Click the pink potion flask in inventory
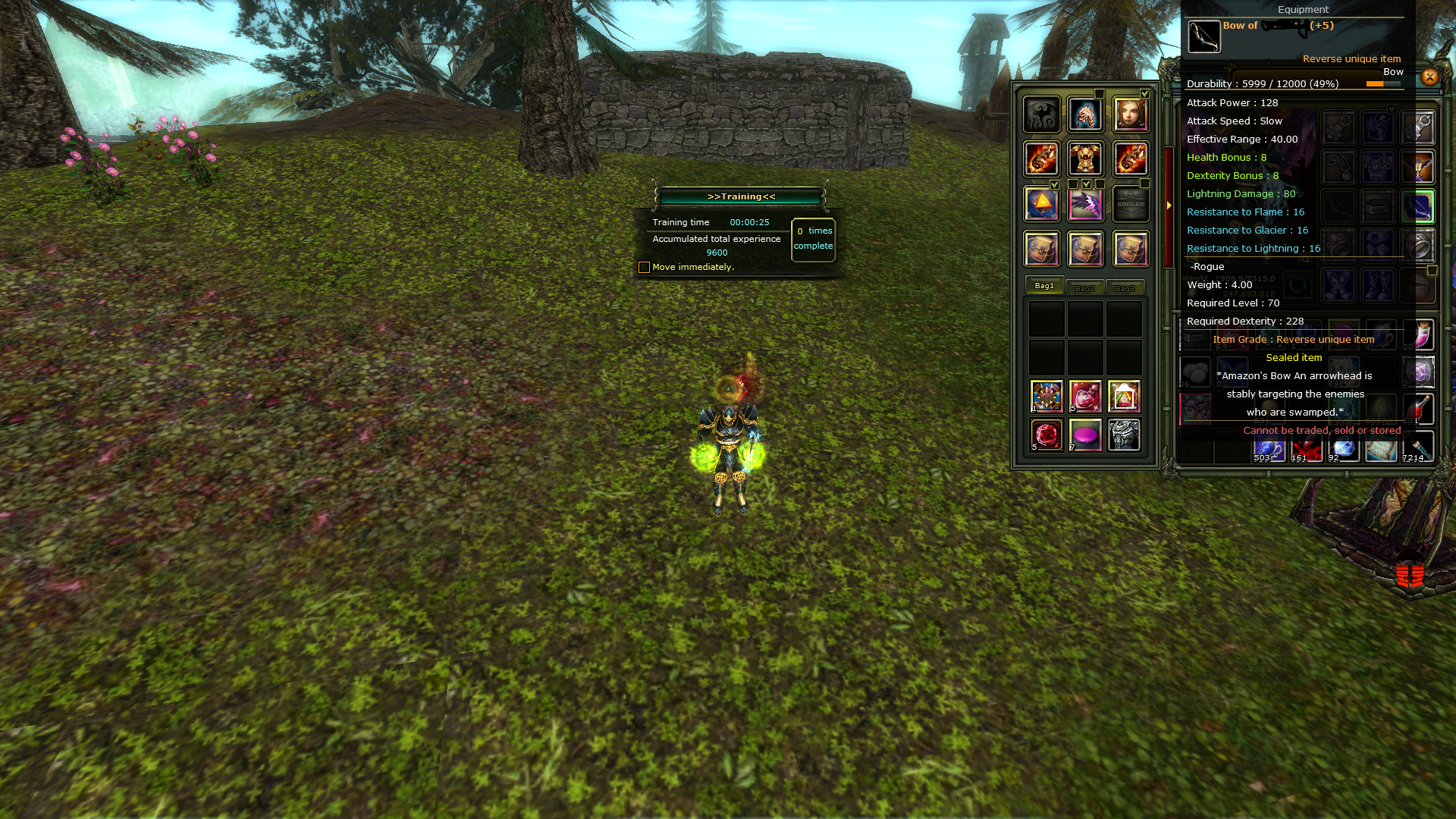 [x=1420, y=334]
